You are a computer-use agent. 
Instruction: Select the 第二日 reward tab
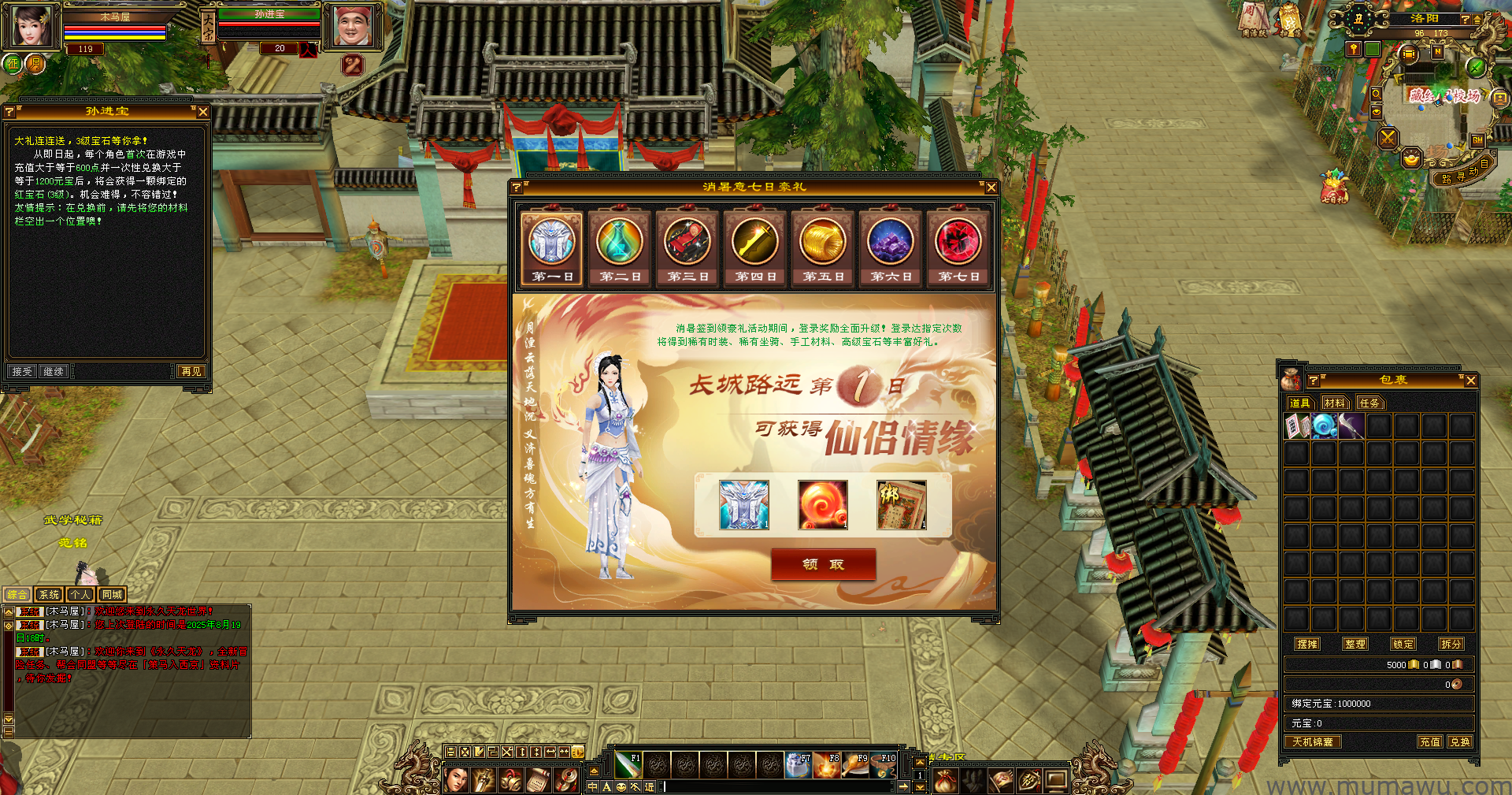(620, 250)
